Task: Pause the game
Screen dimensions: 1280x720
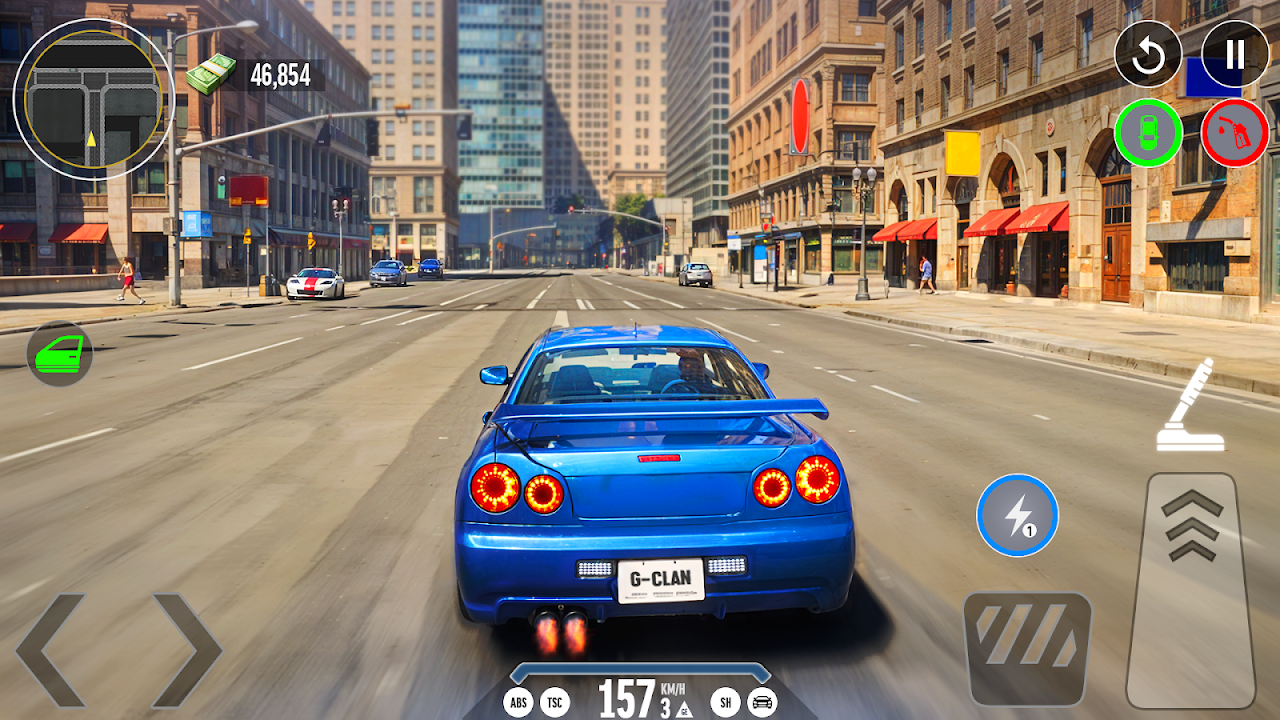Action: pyautogui.click(x=1235, y=54)
